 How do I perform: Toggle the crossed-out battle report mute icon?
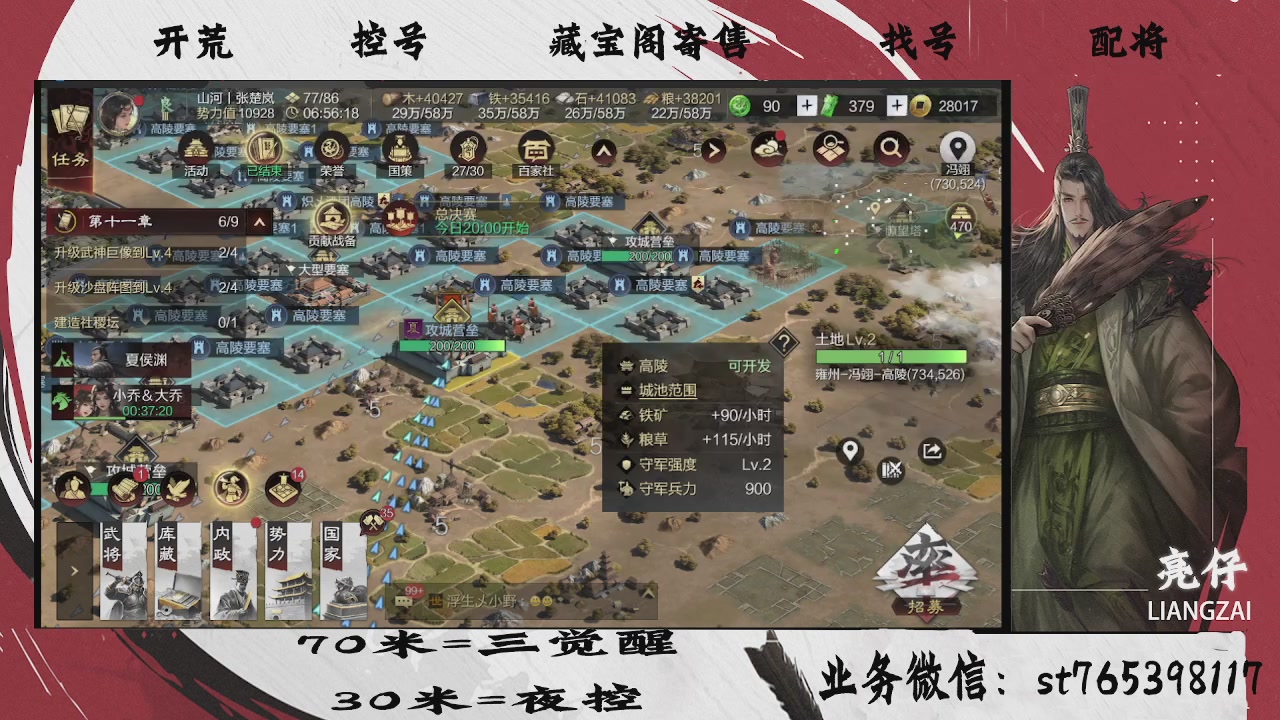pyautogui.click(x=891, y=469)
